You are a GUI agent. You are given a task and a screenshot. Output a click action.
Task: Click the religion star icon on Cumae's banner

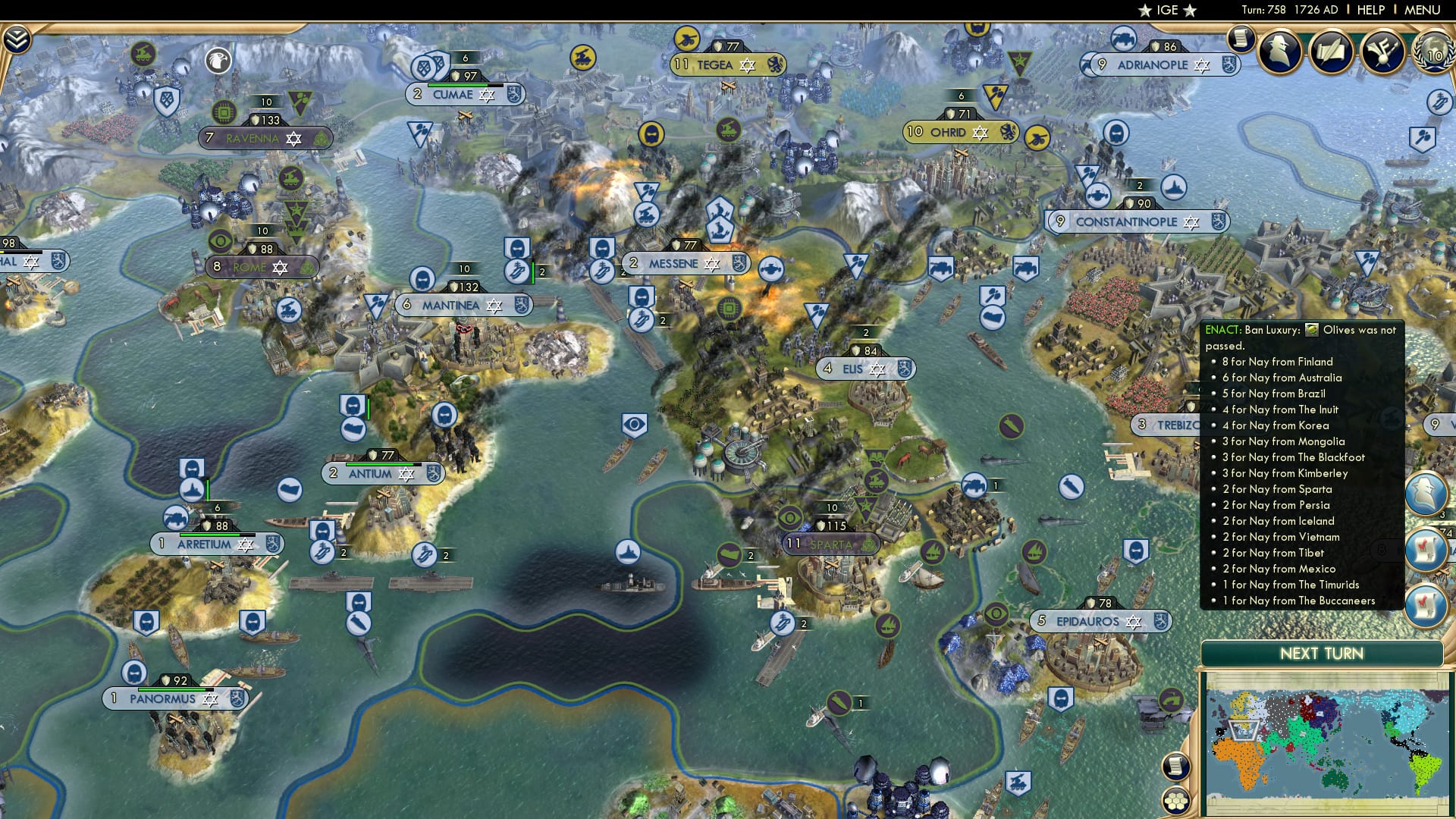[x=488, y=95]
